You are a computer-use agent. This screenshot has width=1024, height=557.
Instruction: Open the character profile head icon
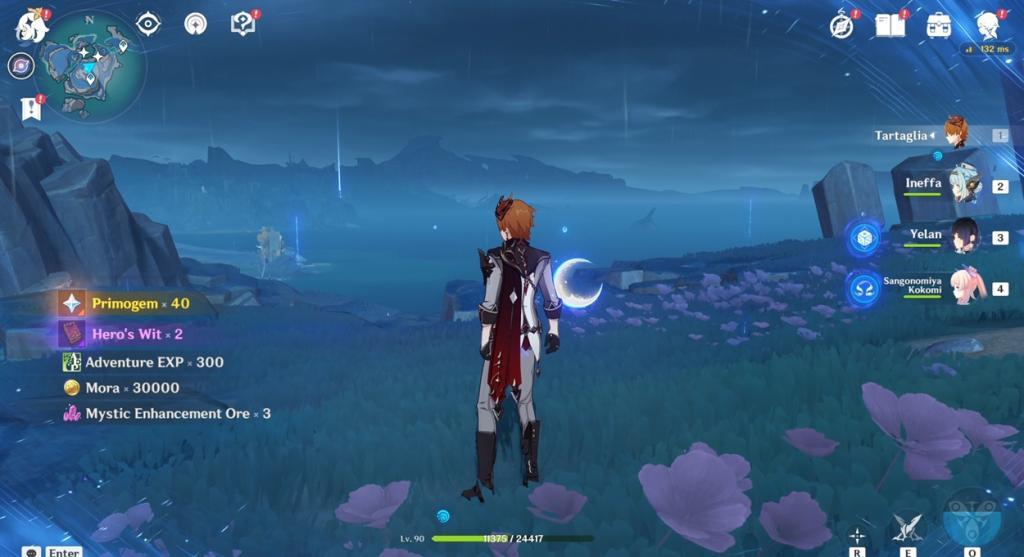[987, 26]
